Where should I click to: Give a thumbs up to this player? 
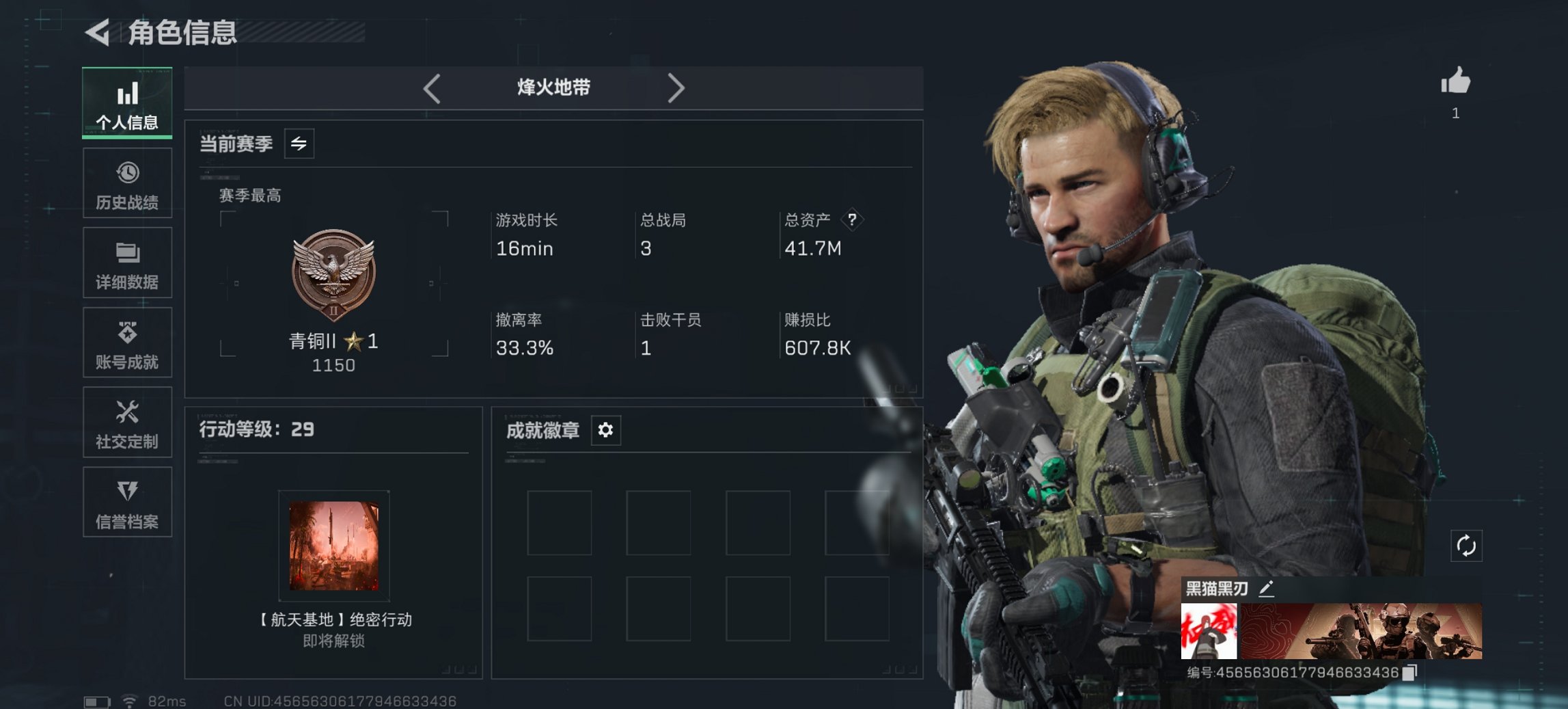pyautogui.click(x=1455, y=82)
